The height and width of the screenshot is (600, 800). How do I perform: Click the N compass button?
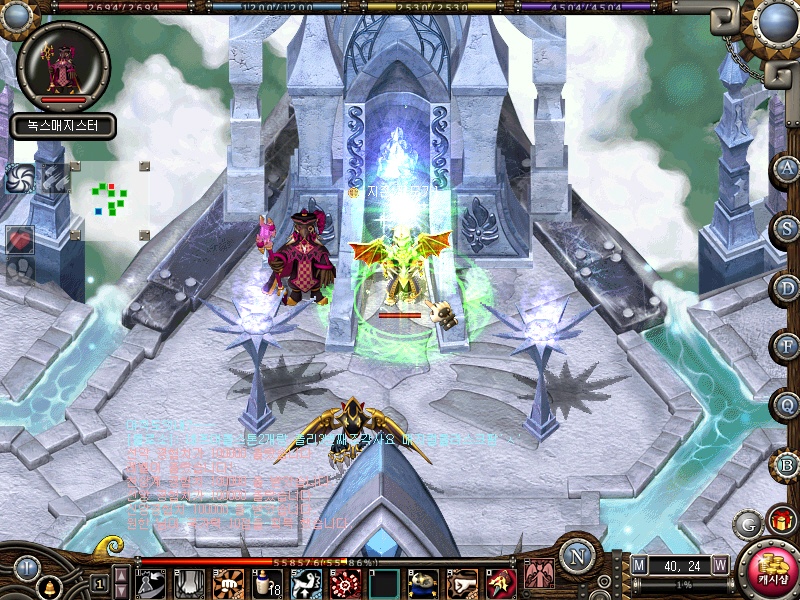577,556
